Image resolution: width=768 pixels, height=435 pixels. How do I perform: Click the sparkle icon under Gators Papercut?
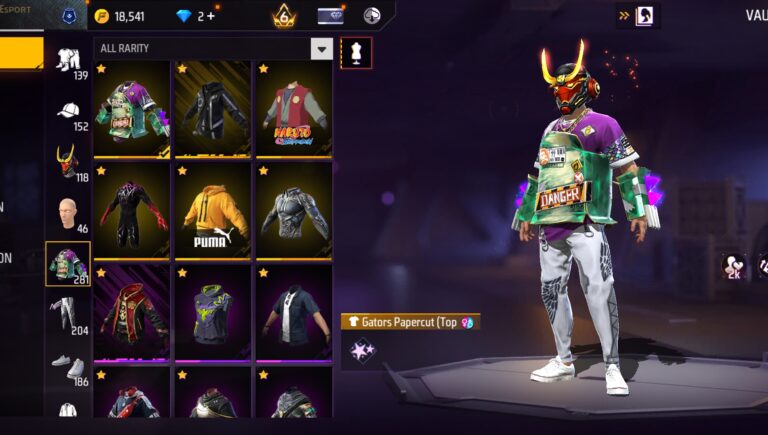pyautogui.click(x=360, y=350)
